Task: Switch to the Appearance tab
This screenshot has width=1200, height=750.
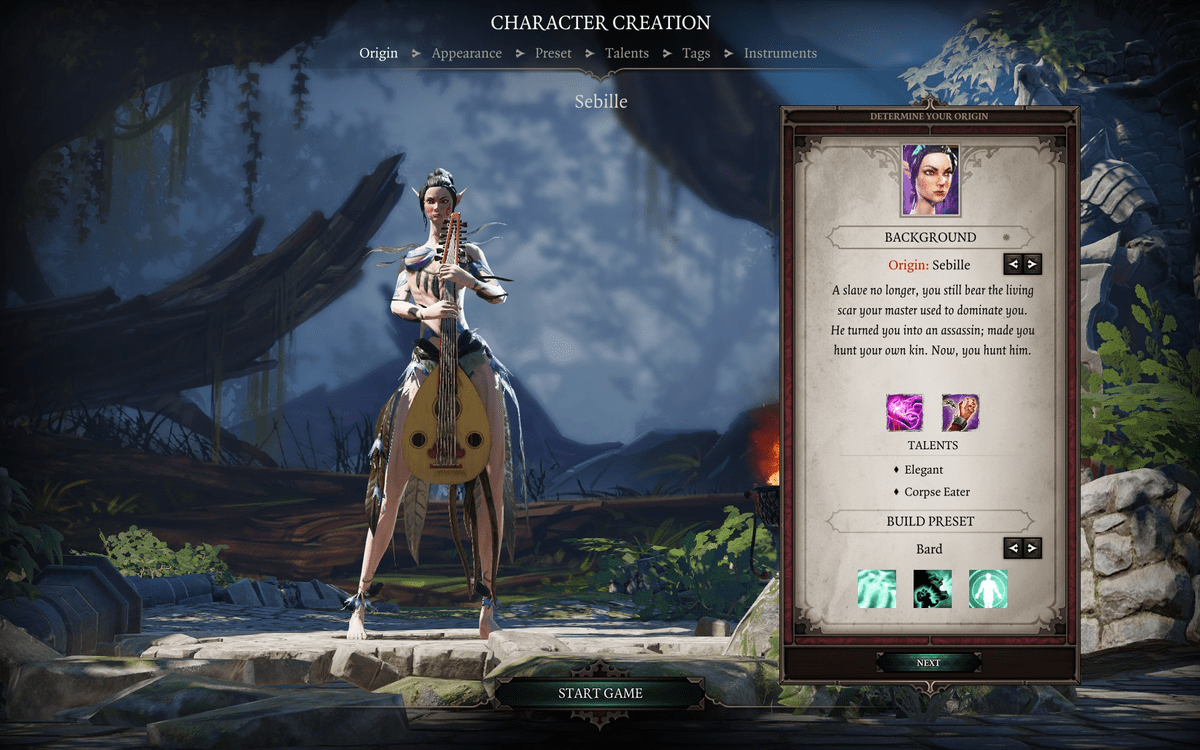Action: pos(466,53)
